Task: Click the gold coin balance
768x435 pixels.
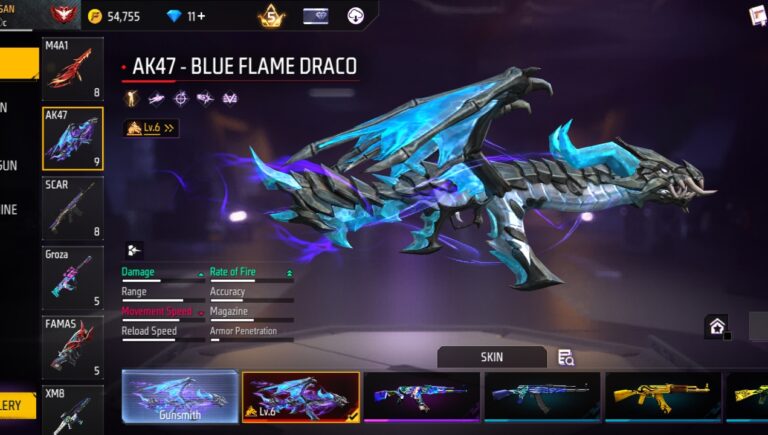Action: click(x=114, y=16)
